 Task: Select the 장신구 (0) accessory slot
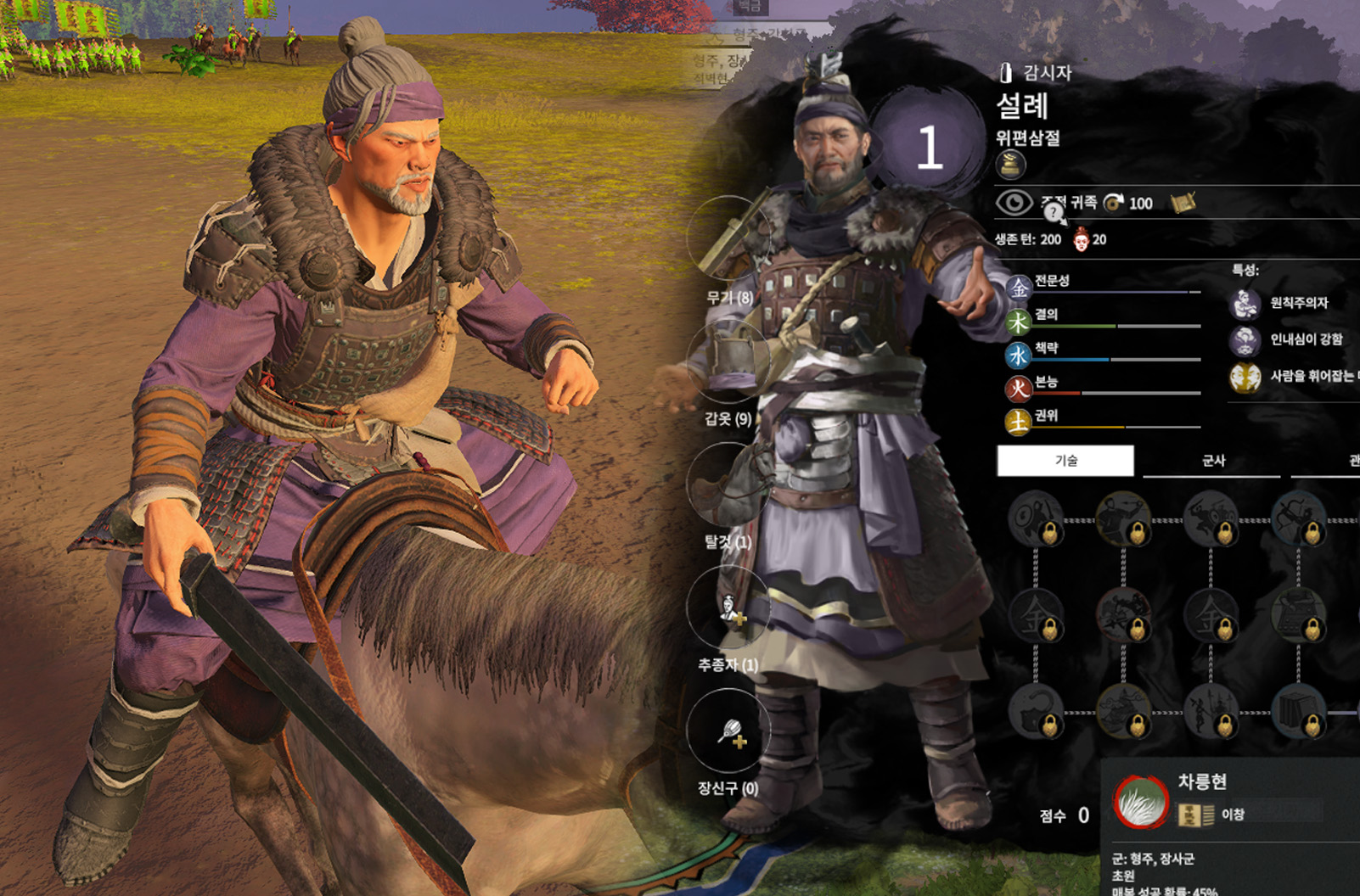click(728, 731)
